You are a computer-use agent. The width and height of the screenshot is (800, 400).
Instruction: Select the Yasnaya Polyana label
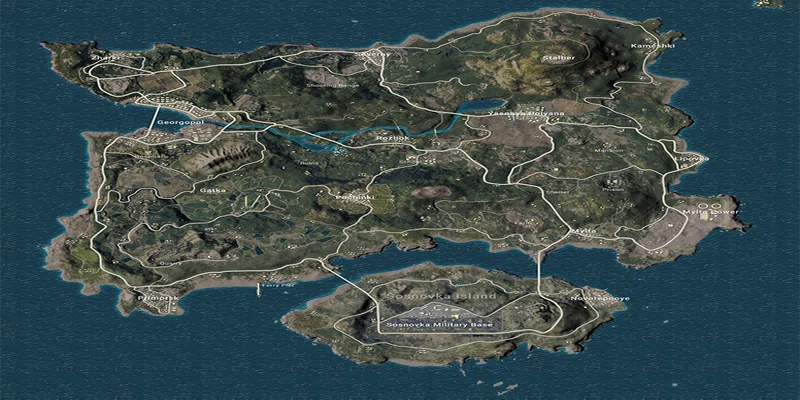click(526, 114)
